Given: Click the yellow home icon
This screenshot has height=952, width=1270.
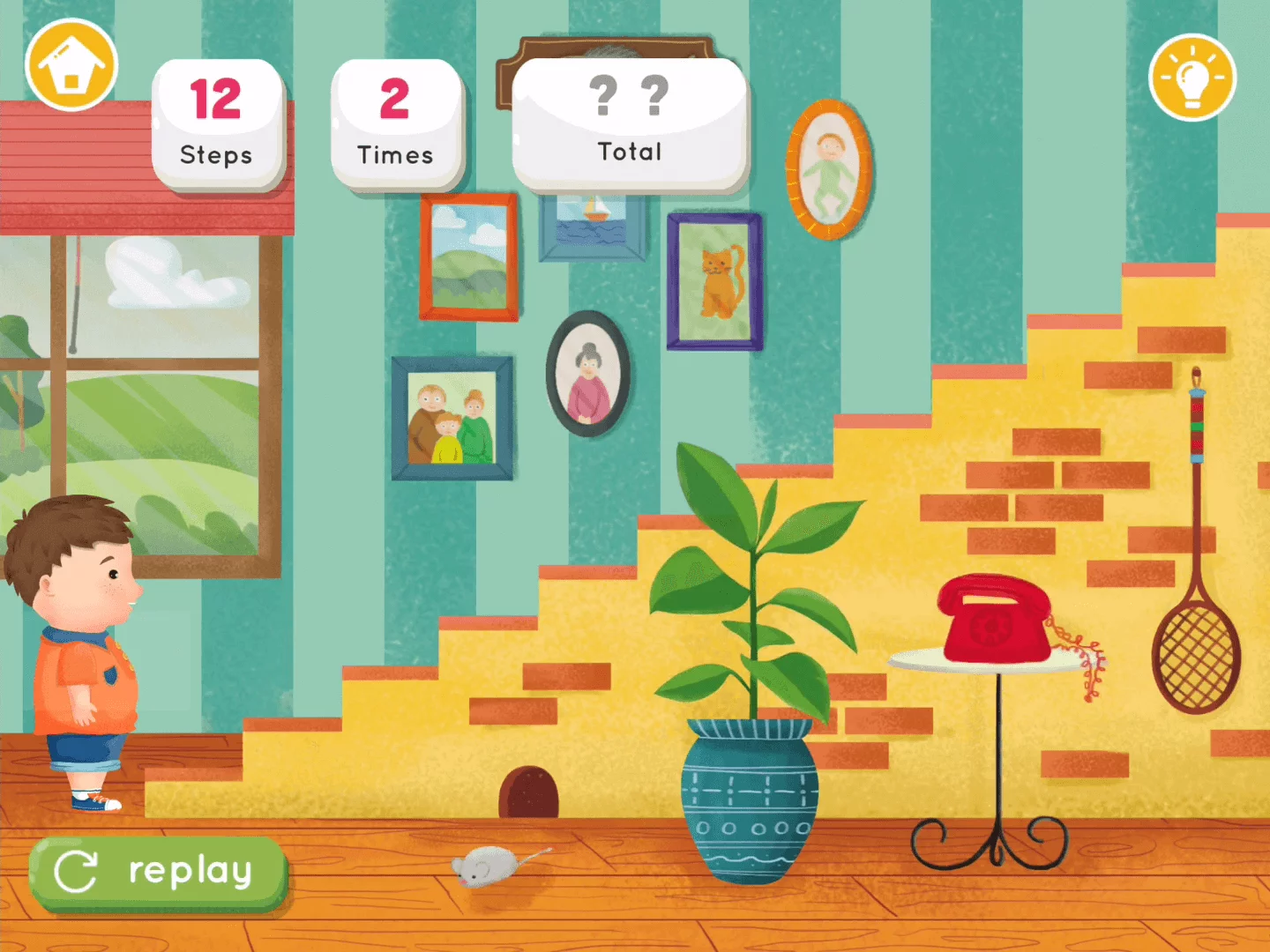Looking at the screenshot, I should point(72,62).
